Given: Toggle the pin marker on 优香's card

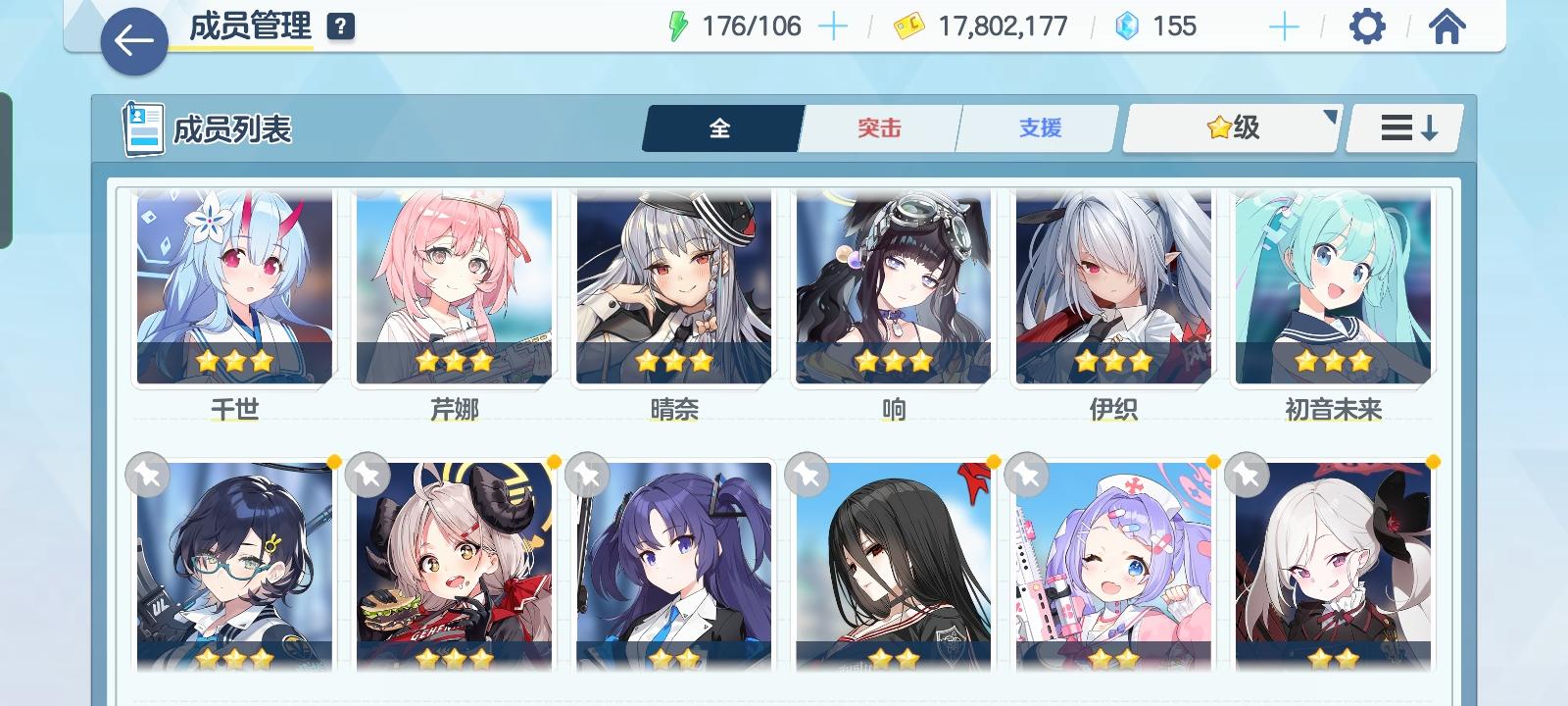Looking at the screenshot, I should [x=588, y=475].
